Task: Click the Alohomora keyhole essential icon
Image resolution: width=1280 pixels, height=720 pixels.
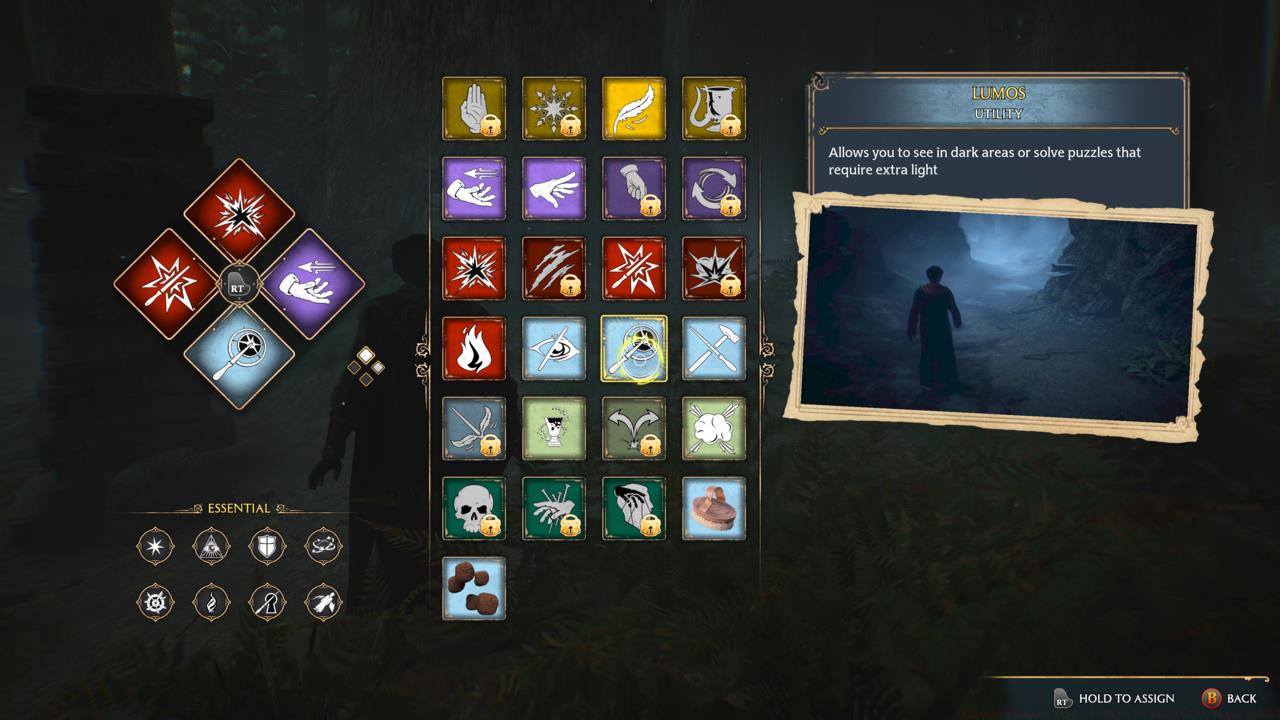Action: click(x=267, y=603)
